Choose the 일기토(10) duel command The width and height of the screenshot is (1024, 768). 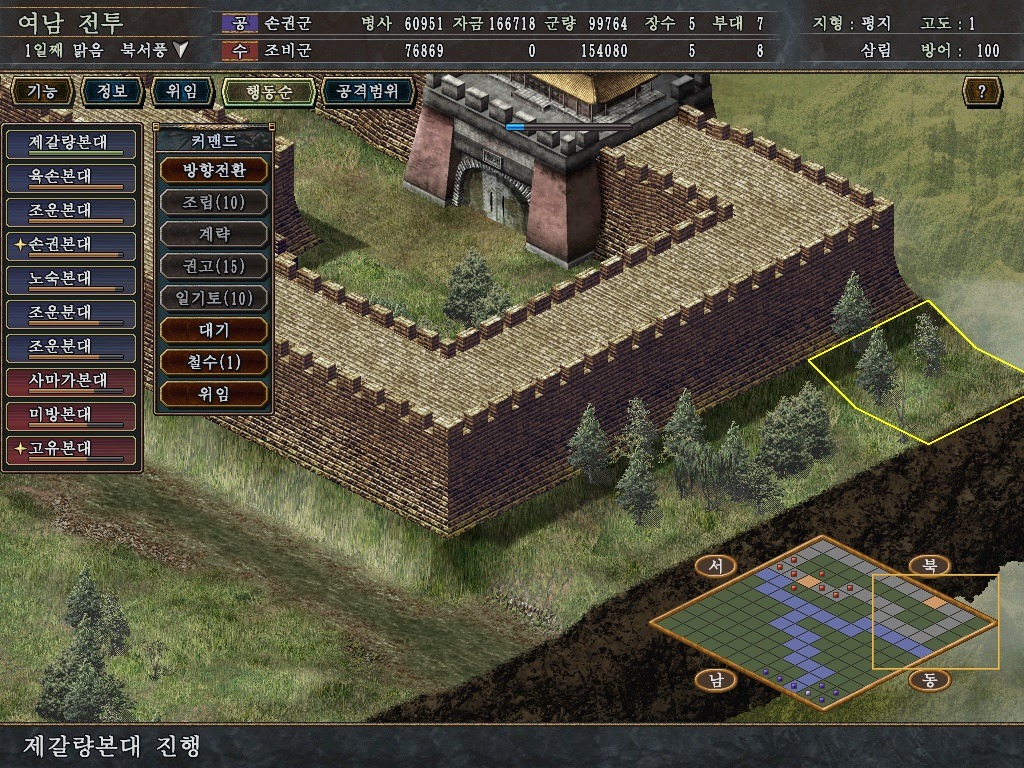213,298
